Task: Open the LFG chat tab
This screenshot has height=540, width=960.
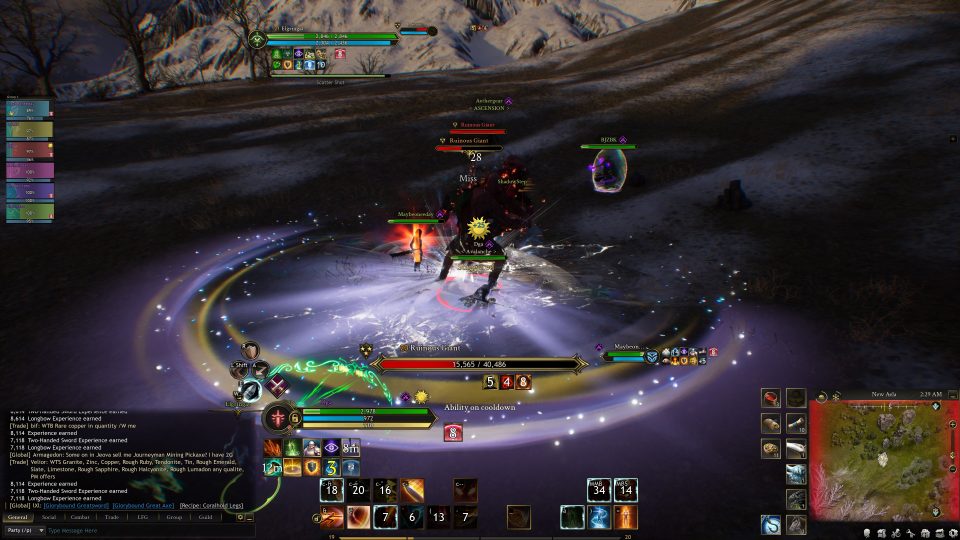Action: pos(142,517)
